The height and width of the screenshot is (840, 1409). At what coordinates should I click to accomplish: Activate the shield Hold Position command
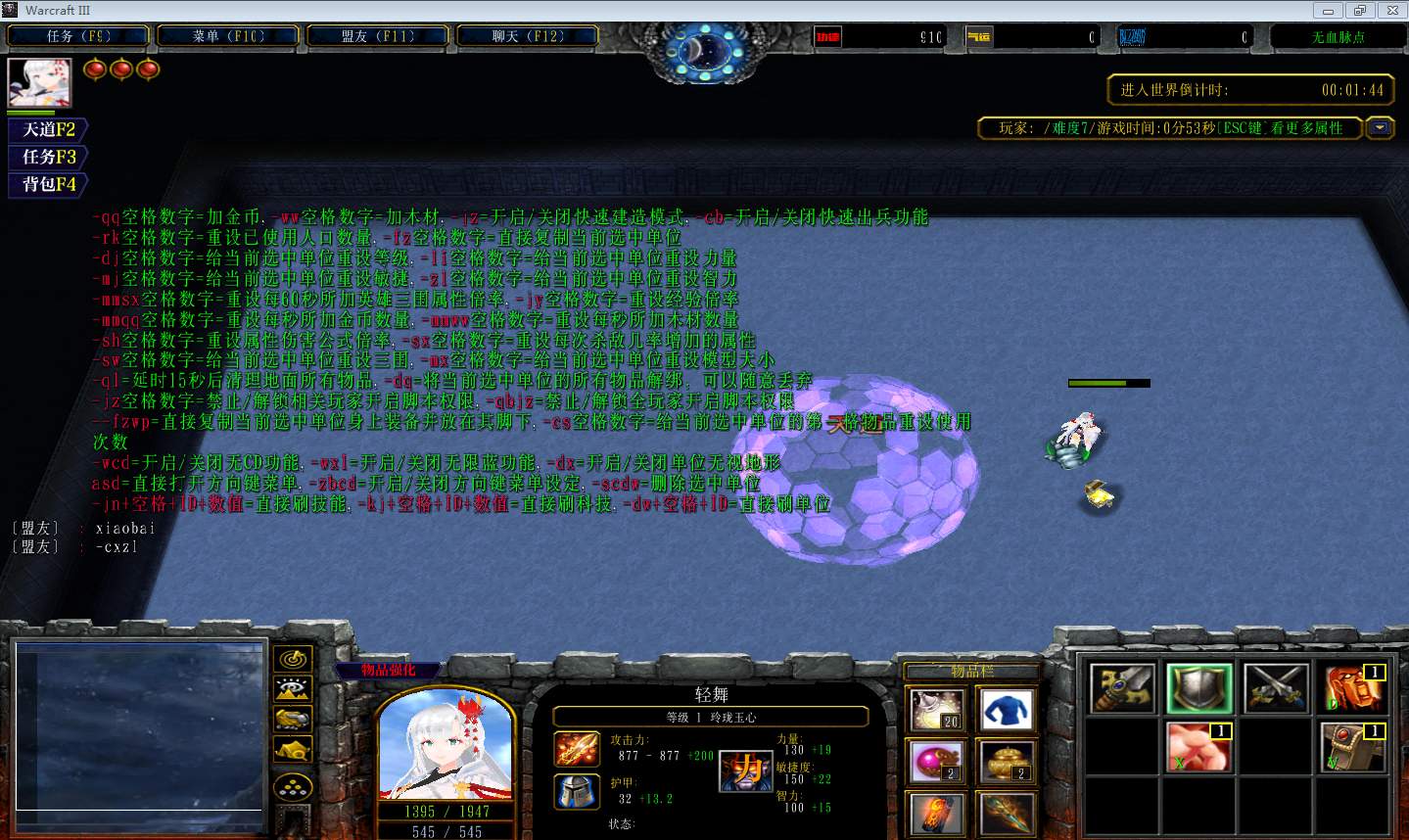point(1199,688)
